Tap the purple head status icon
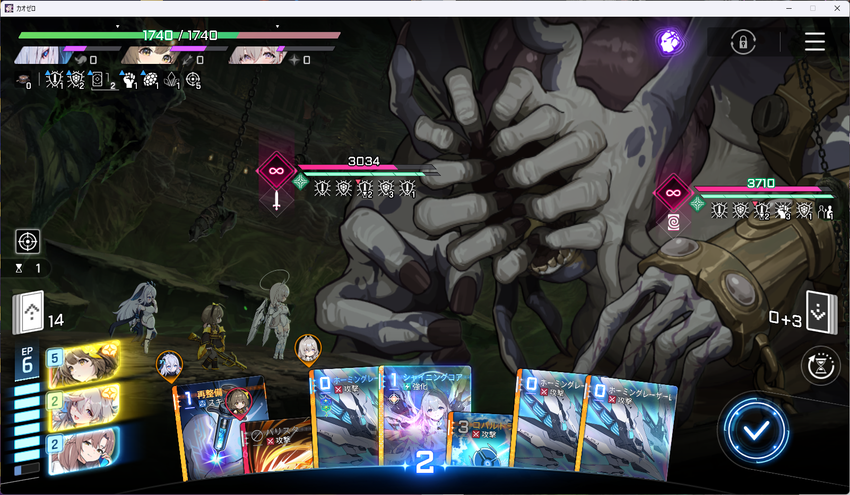This screenshot has width=850, height=495. click(669, 41)
